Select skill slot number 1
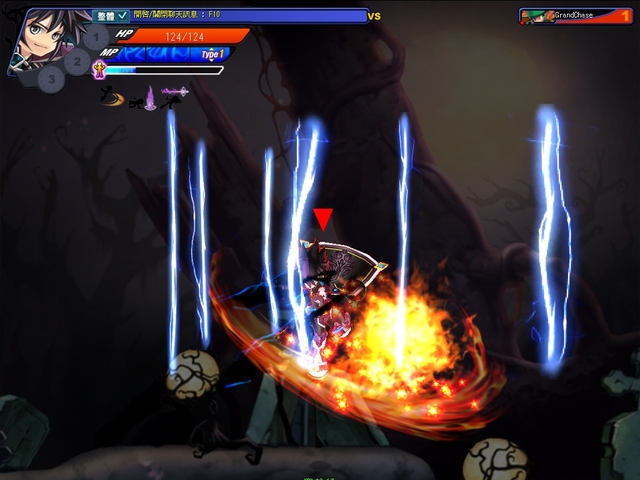This screenshot has width=640, height=480. (x=95, y=39)
